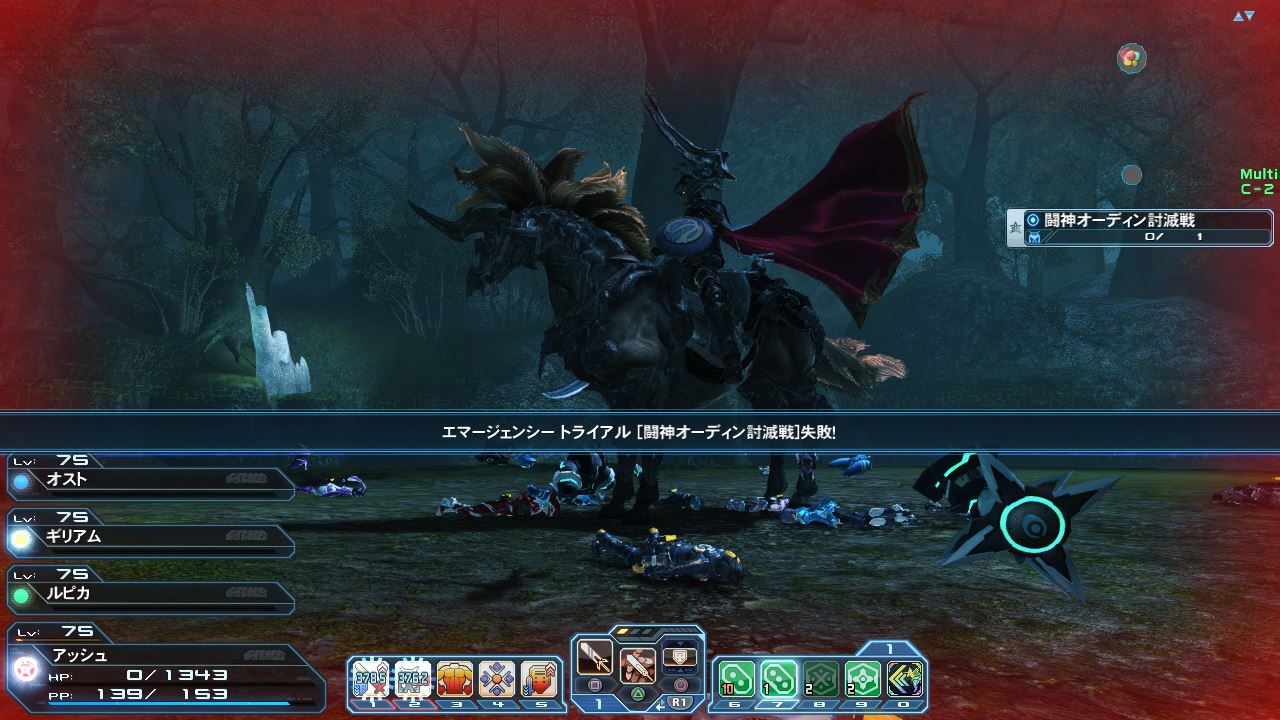The image size is (1280, 720).
Task: Select the shield guard action slot
Action: tap(680, 659)
